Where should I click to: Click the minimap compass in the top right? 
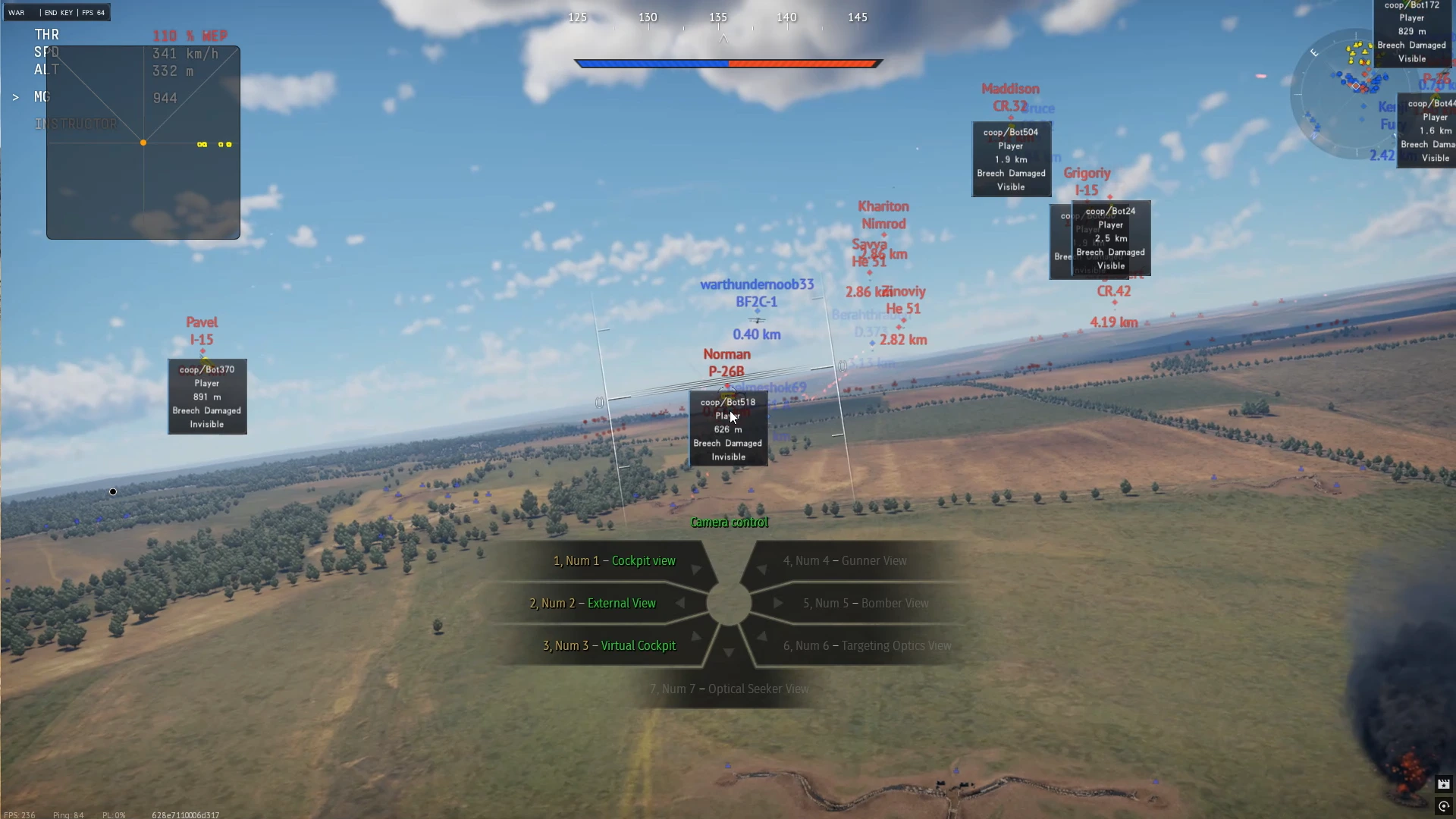pyautogui.click(x=1314, y=53)
